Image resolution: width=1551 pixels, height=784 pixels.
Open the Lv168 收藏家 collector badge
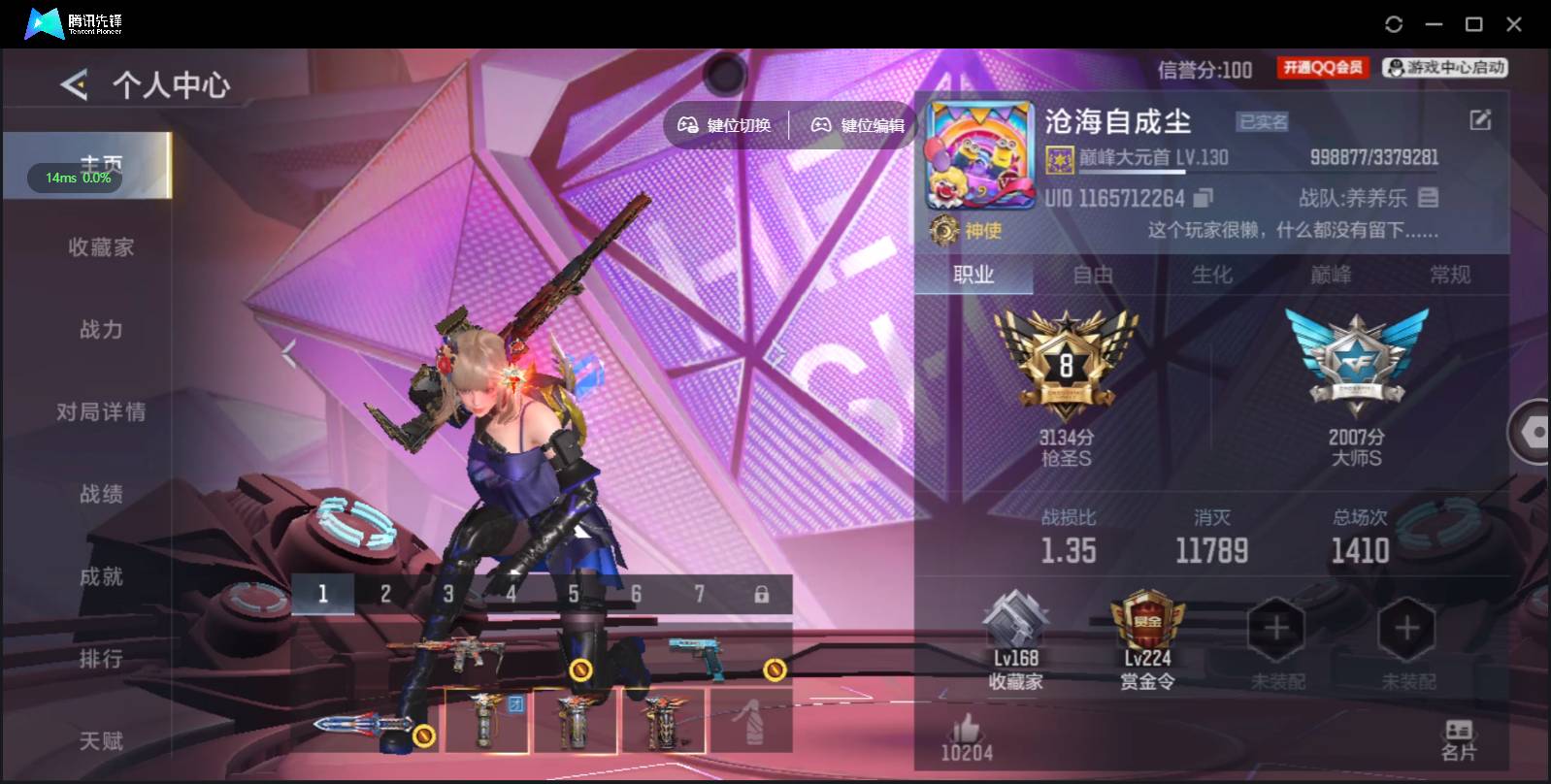pyautogui.click(x=1014, y=631)
